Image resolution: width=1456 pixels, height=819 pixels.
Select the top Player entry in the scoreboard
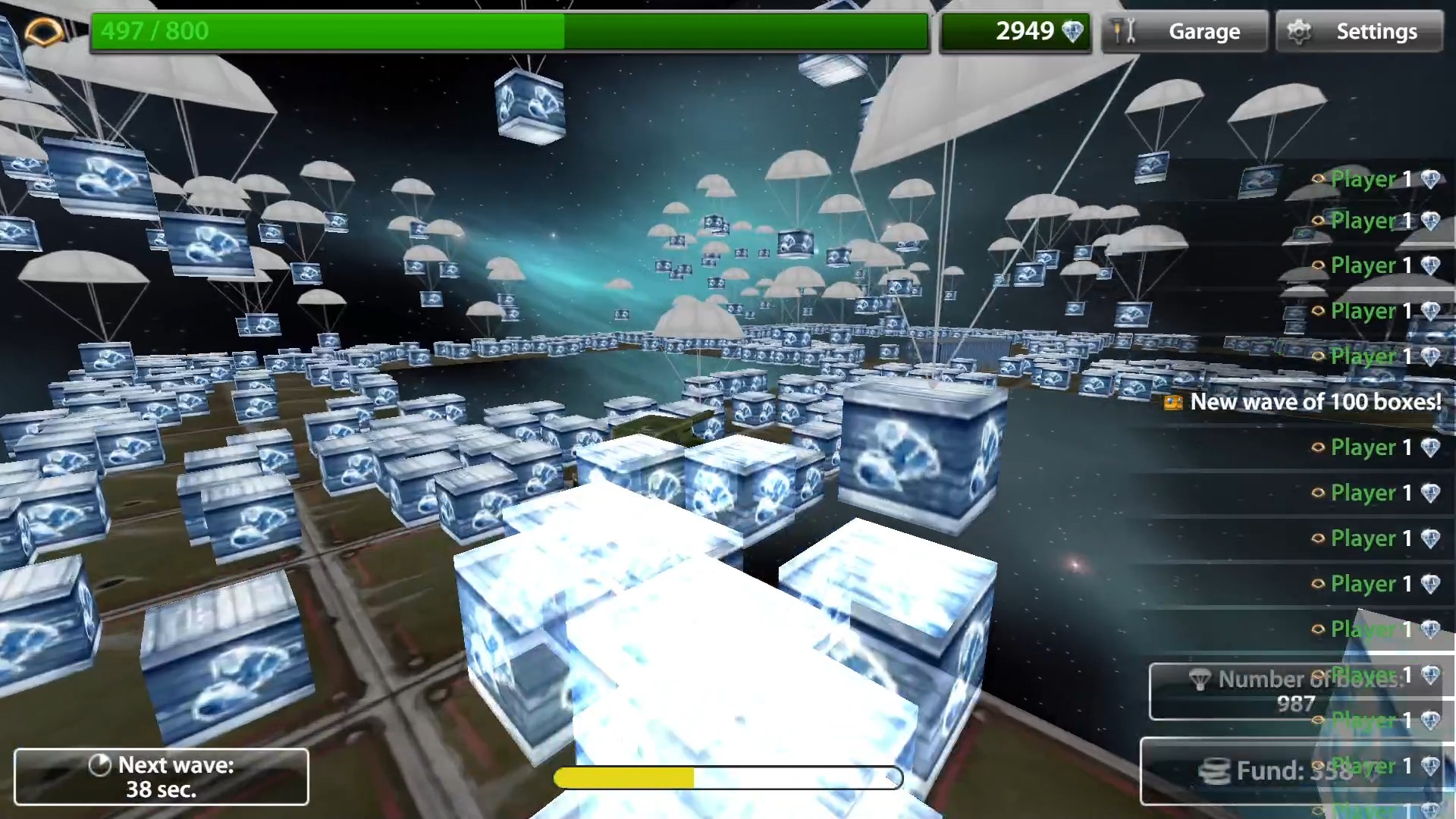click(x=1365, y=180)
